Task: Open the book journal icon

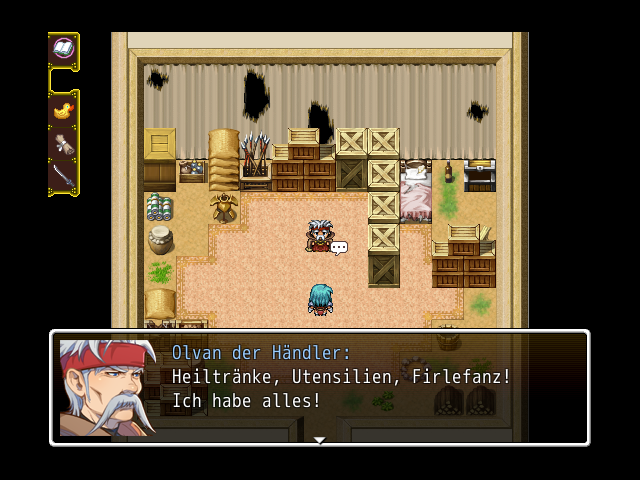Action: pos(63,48)
